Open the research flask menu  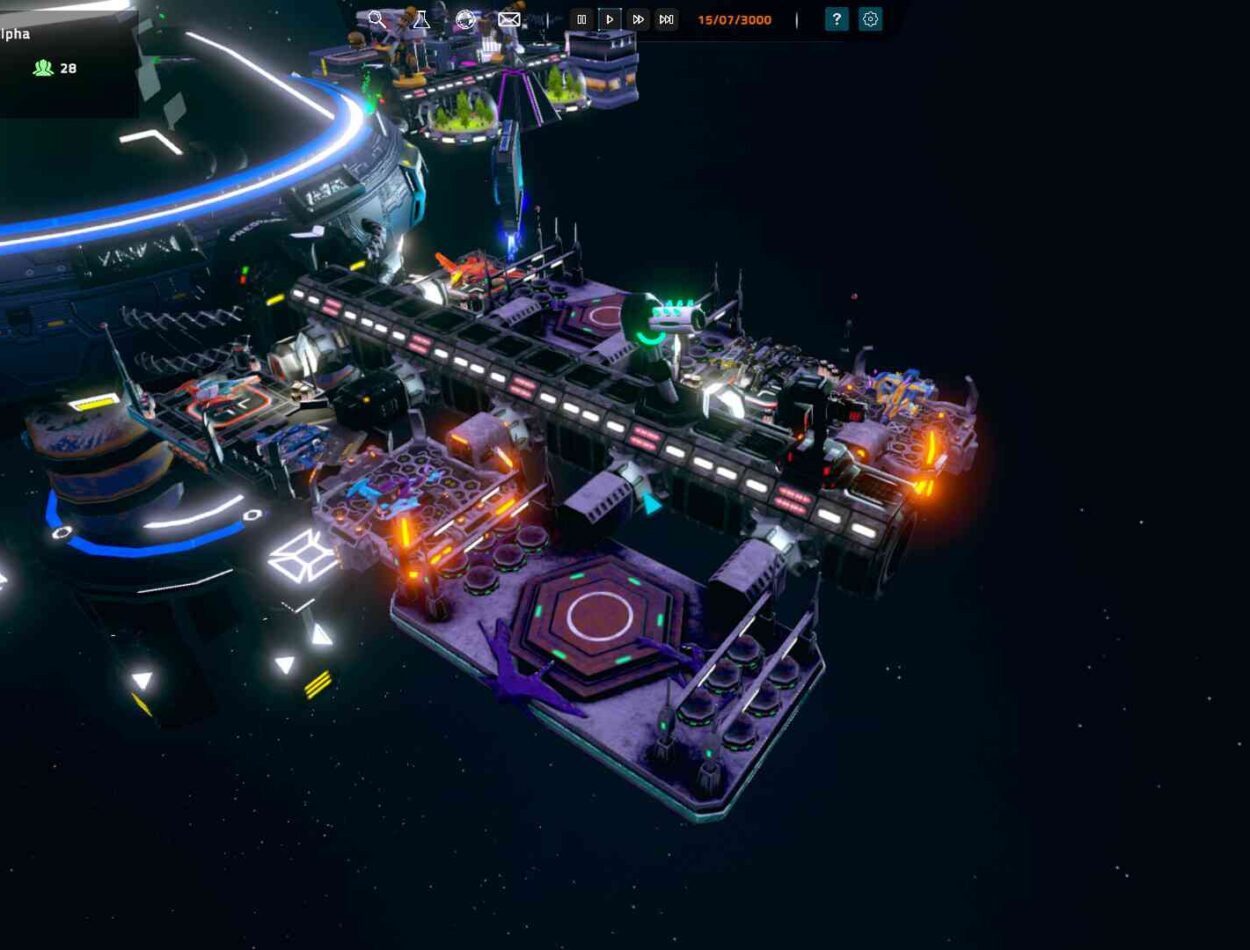421,19
